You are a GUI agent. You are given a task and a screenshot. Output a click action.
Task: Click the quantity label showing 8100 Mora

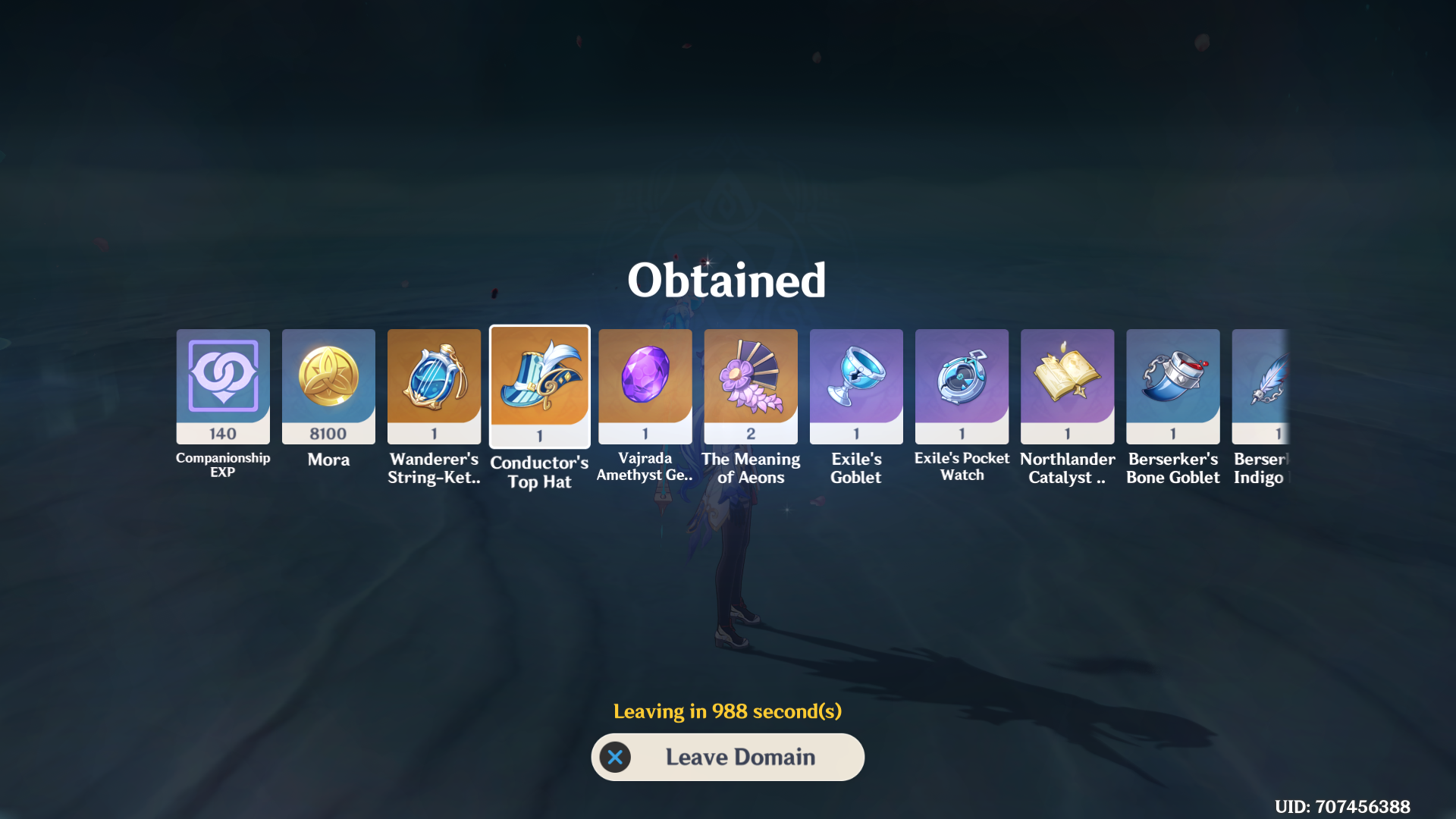328,434
